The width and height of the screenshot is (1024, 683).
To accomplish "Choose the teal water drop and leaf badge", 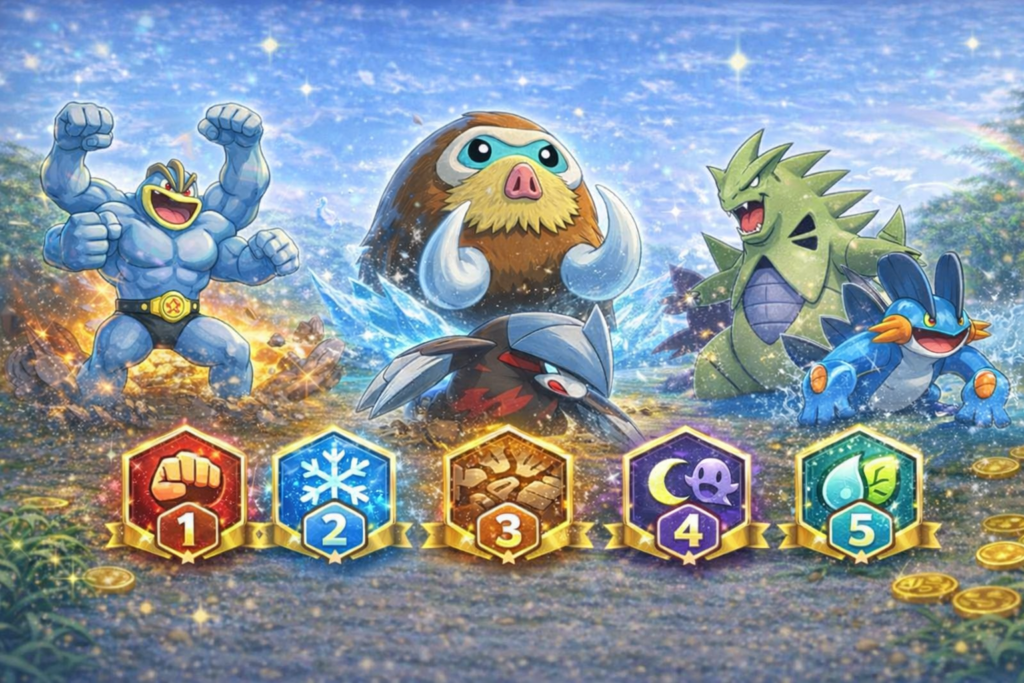I will pos(858,493).
